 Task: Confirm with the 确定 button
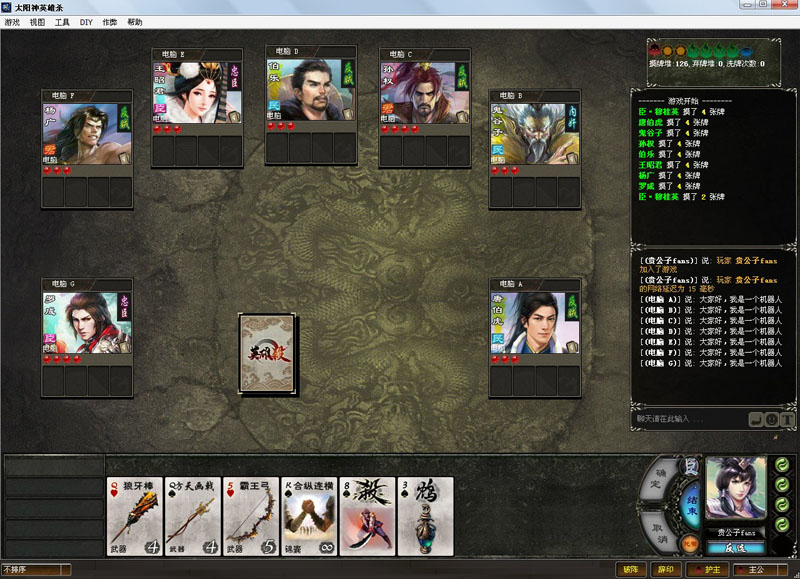[659, 478]
